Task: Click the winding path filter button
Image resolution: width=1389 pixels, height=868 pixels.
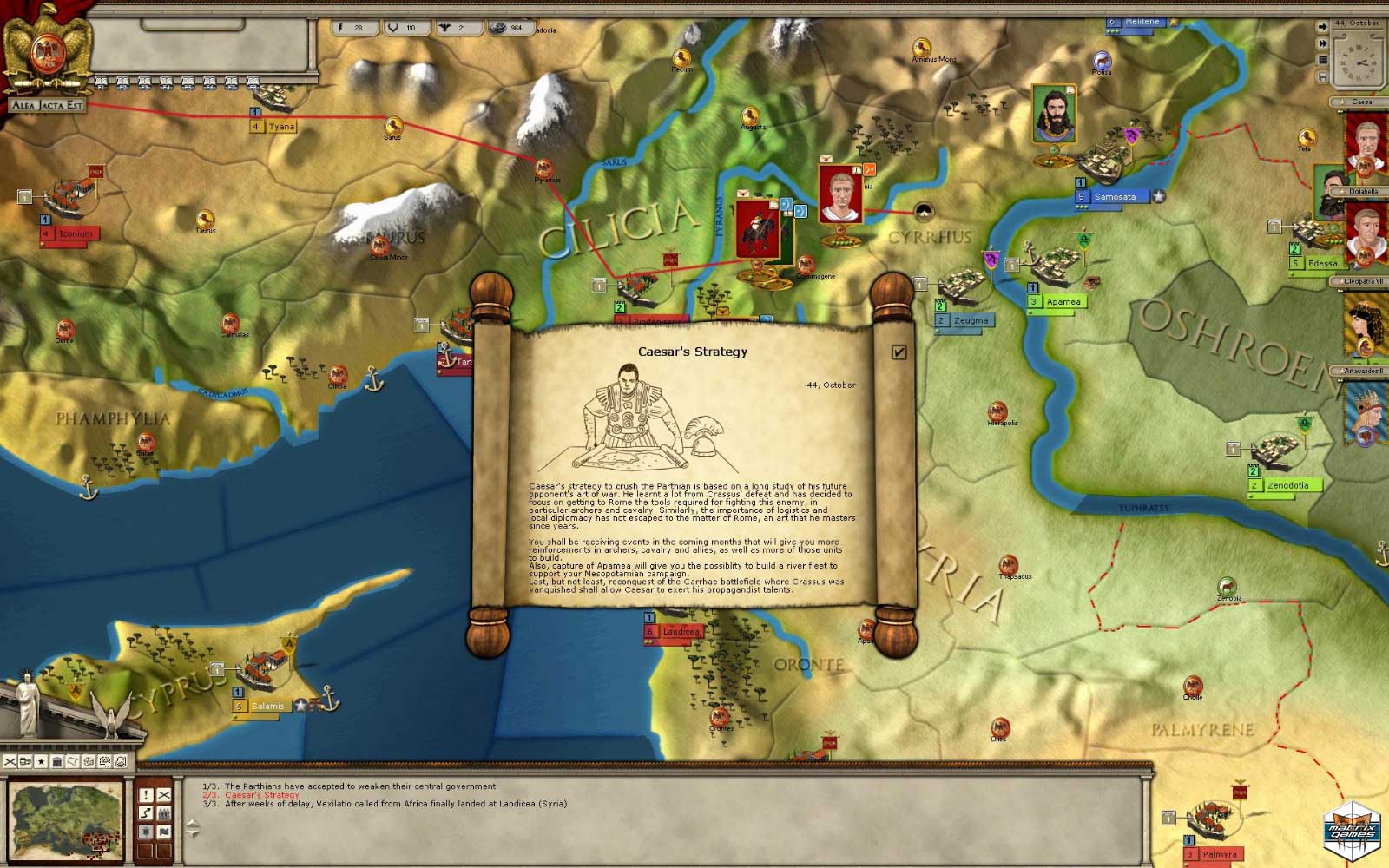Action: point(146,812)
